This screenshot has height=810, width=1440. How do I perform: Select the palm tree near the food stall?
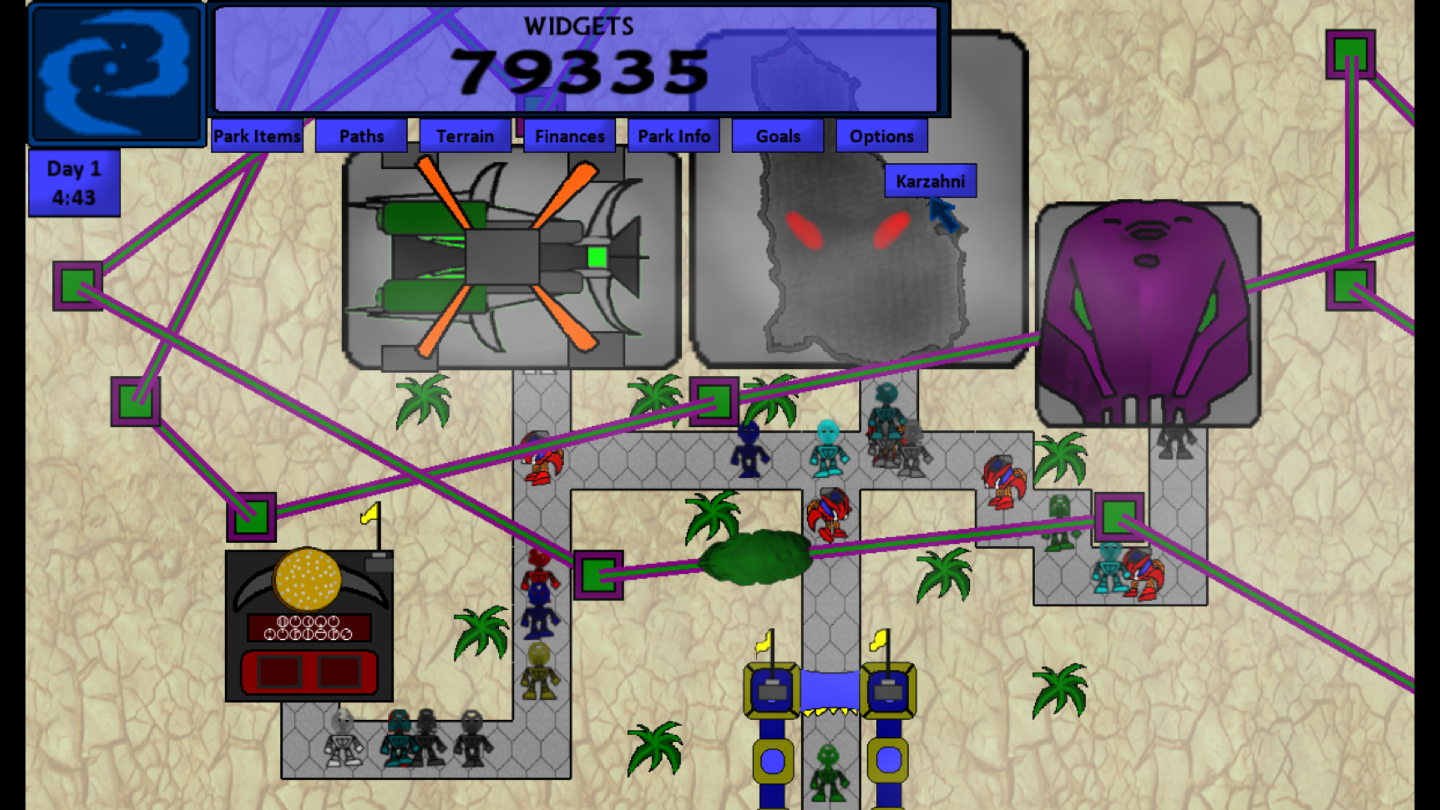[x=480, y=630]
